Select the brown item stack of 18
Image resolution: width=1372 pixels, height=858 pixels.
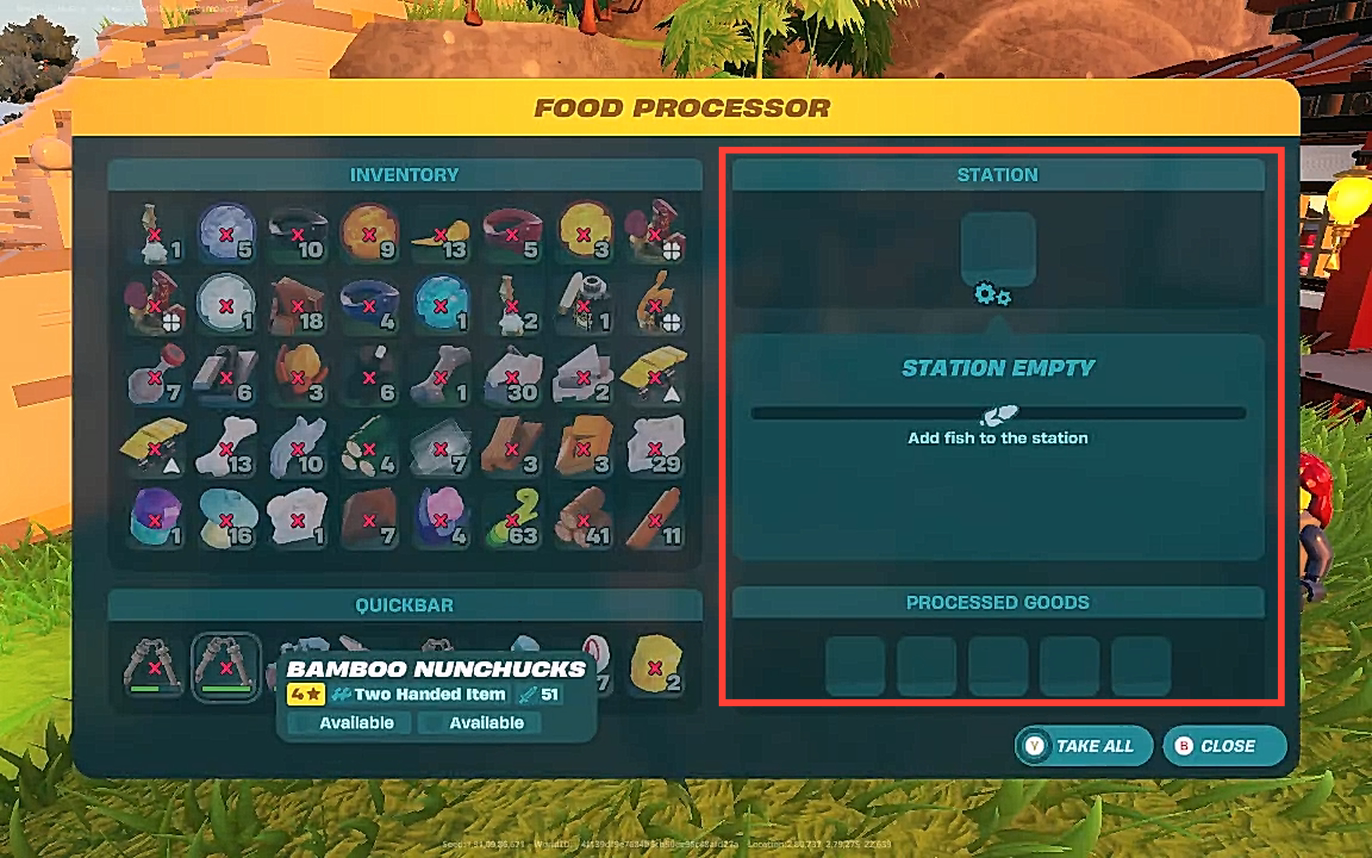[x=298, y=305]
